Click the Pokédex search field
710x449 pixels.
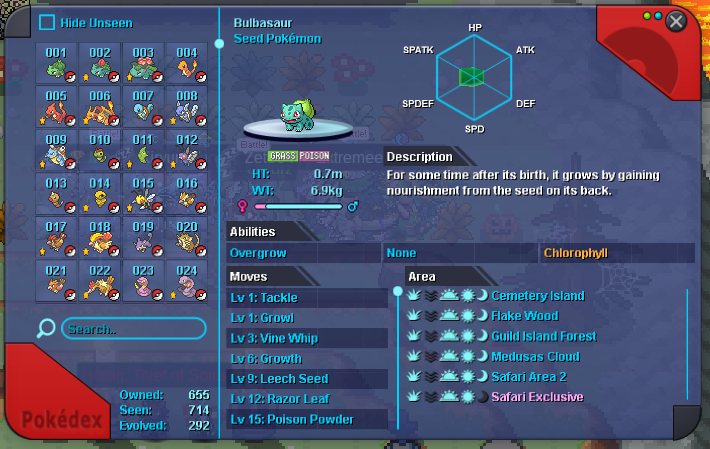[x=133, y=328]
